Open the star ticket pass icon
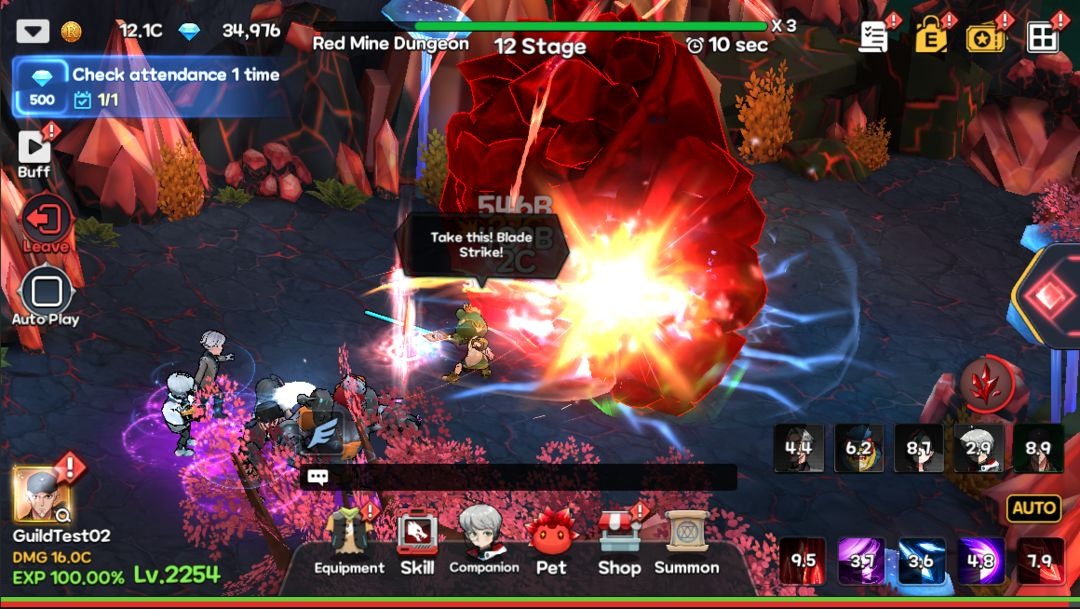 [986, 37]
